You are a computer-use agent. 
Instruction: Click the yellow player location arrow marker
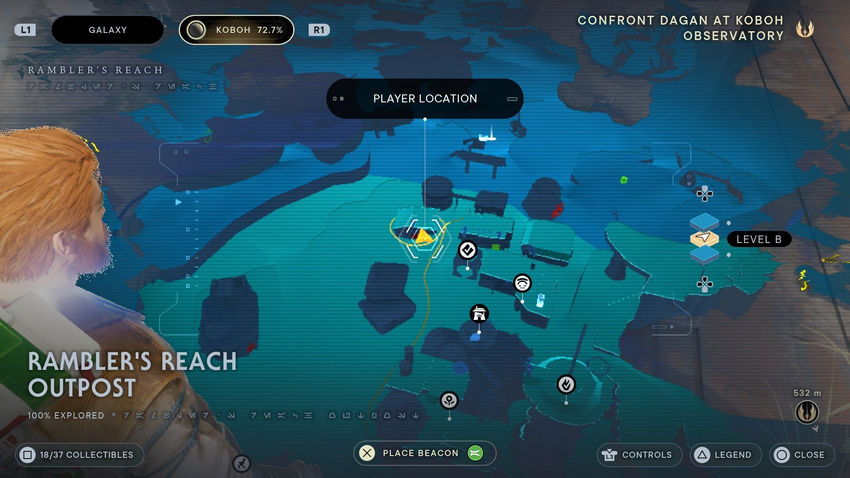pyautogui.click(x=426, y=236)
